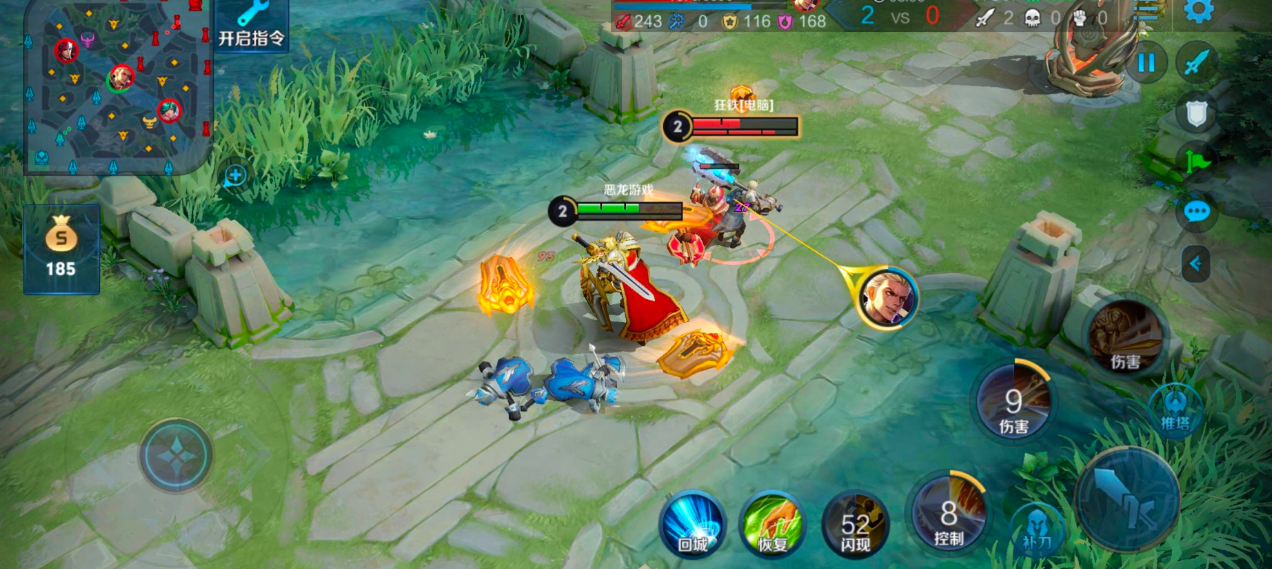Open the quick chat bubble
The height and width of the screenshot is (569, 1272).
1196,212
